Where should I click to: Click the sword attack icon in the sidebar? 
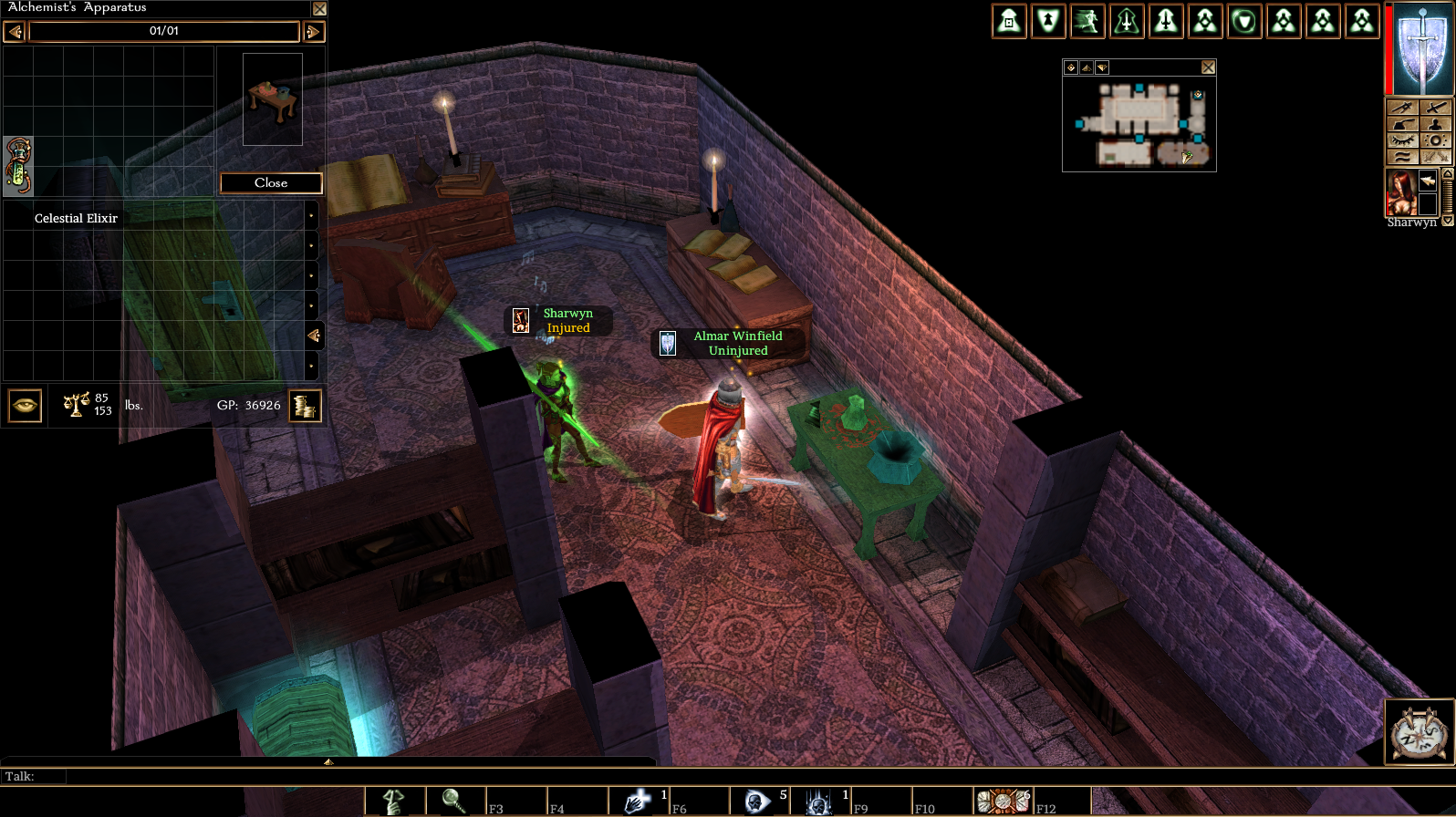(x=1436, y=108)
